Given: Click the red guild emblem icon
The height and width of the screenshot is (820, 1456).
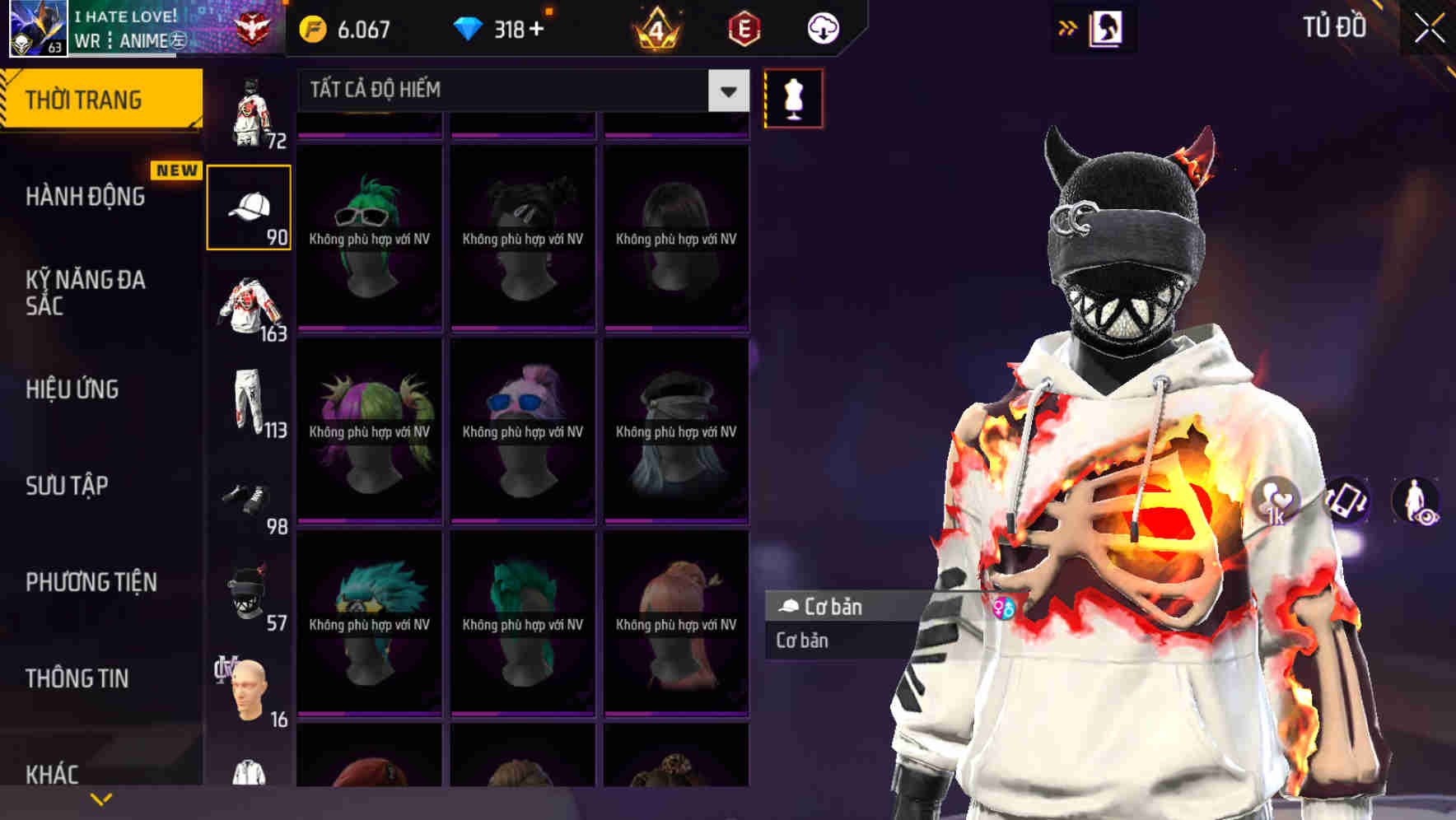Looking at the screenshot, I should coord(254,27).
